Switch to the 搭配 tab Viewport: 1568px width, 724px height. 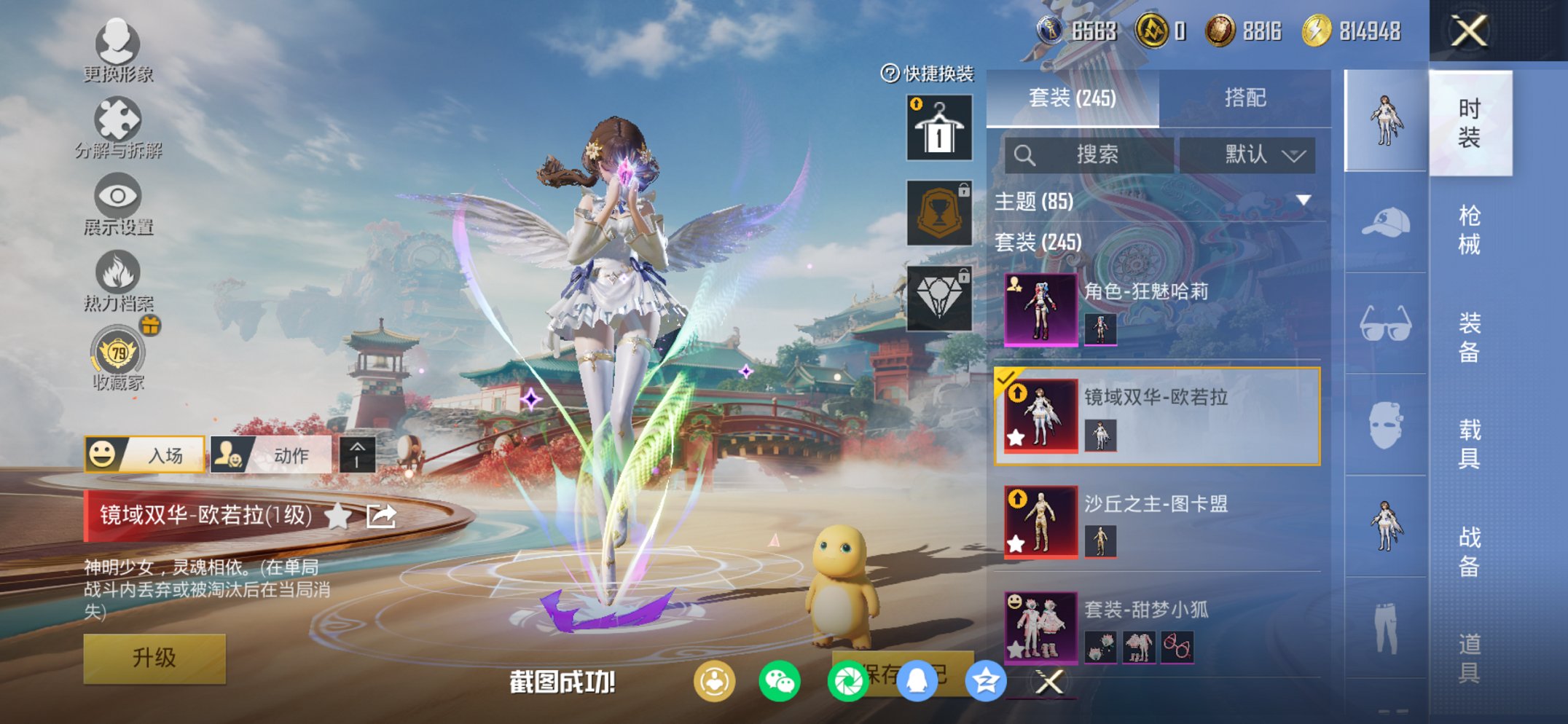coord(1246,98)
